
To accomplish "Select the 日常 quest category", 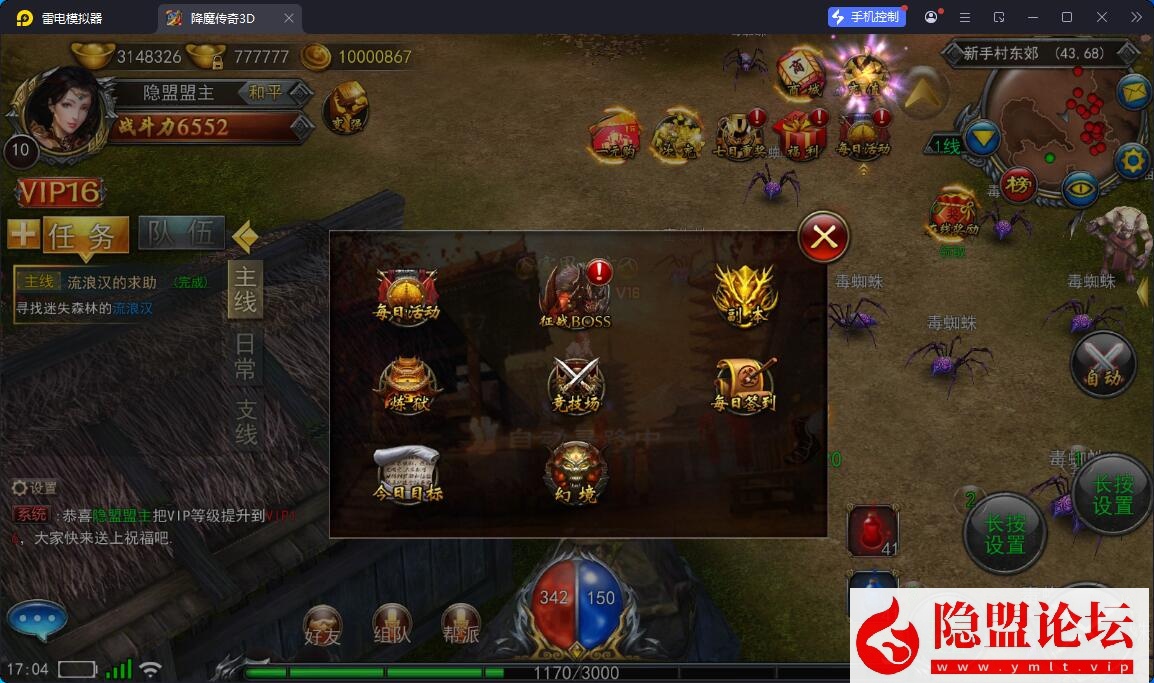I will tap(245, 357).
